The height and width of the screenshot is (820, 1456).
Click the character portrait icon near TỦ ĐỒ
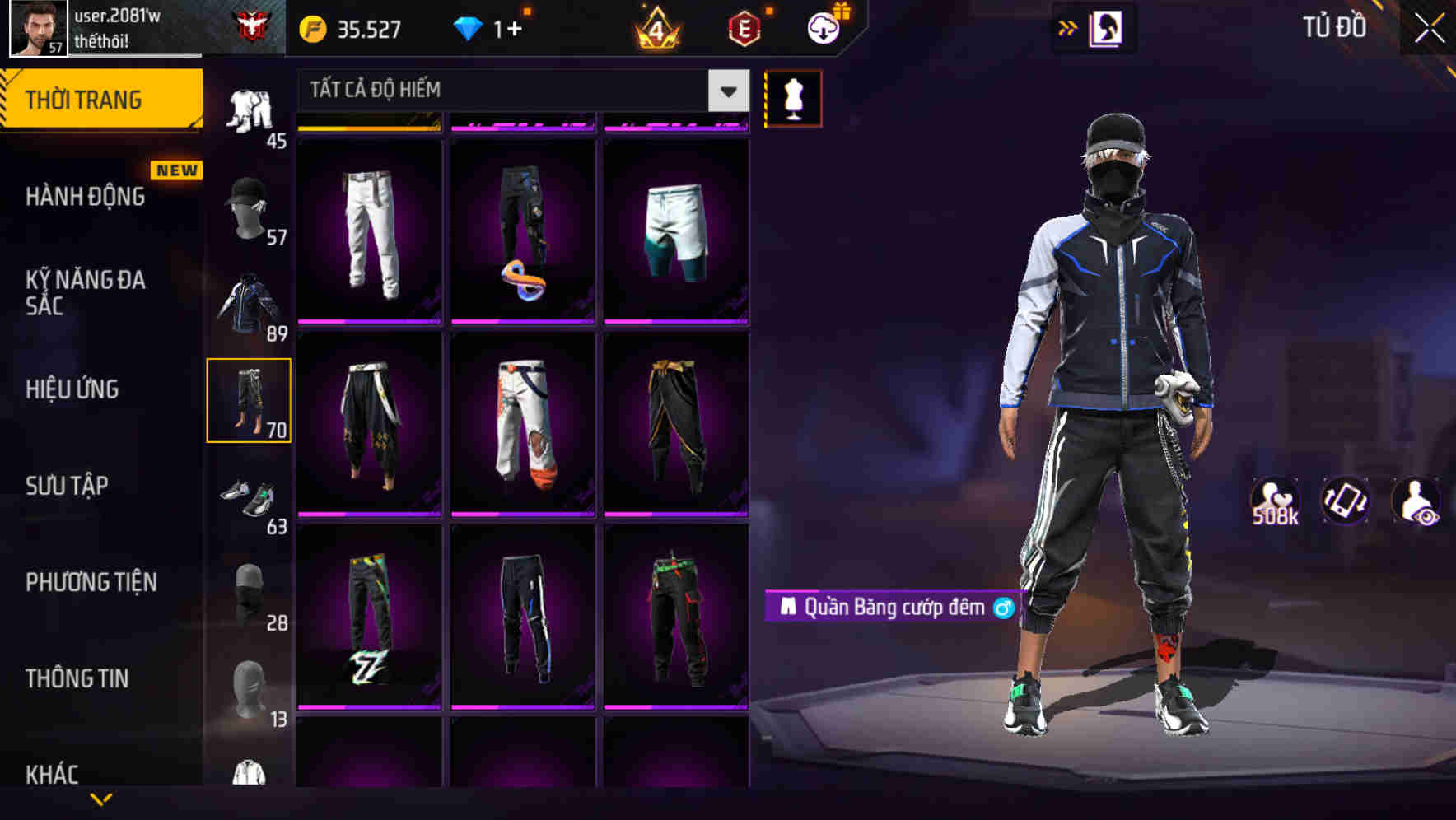(1108, 27)
